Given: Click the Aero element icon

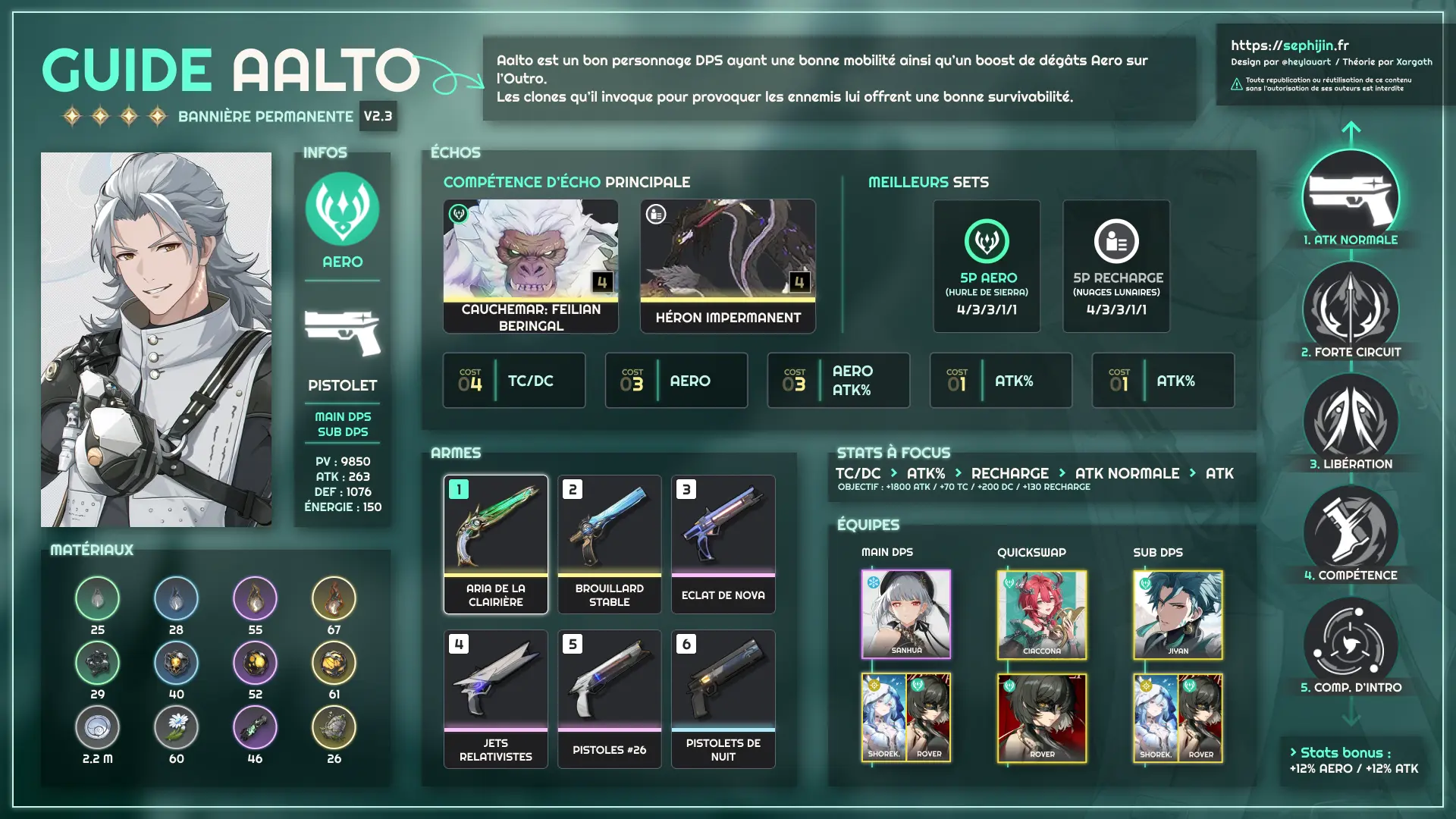Looking at the screenshot, I should pos(342,209).
